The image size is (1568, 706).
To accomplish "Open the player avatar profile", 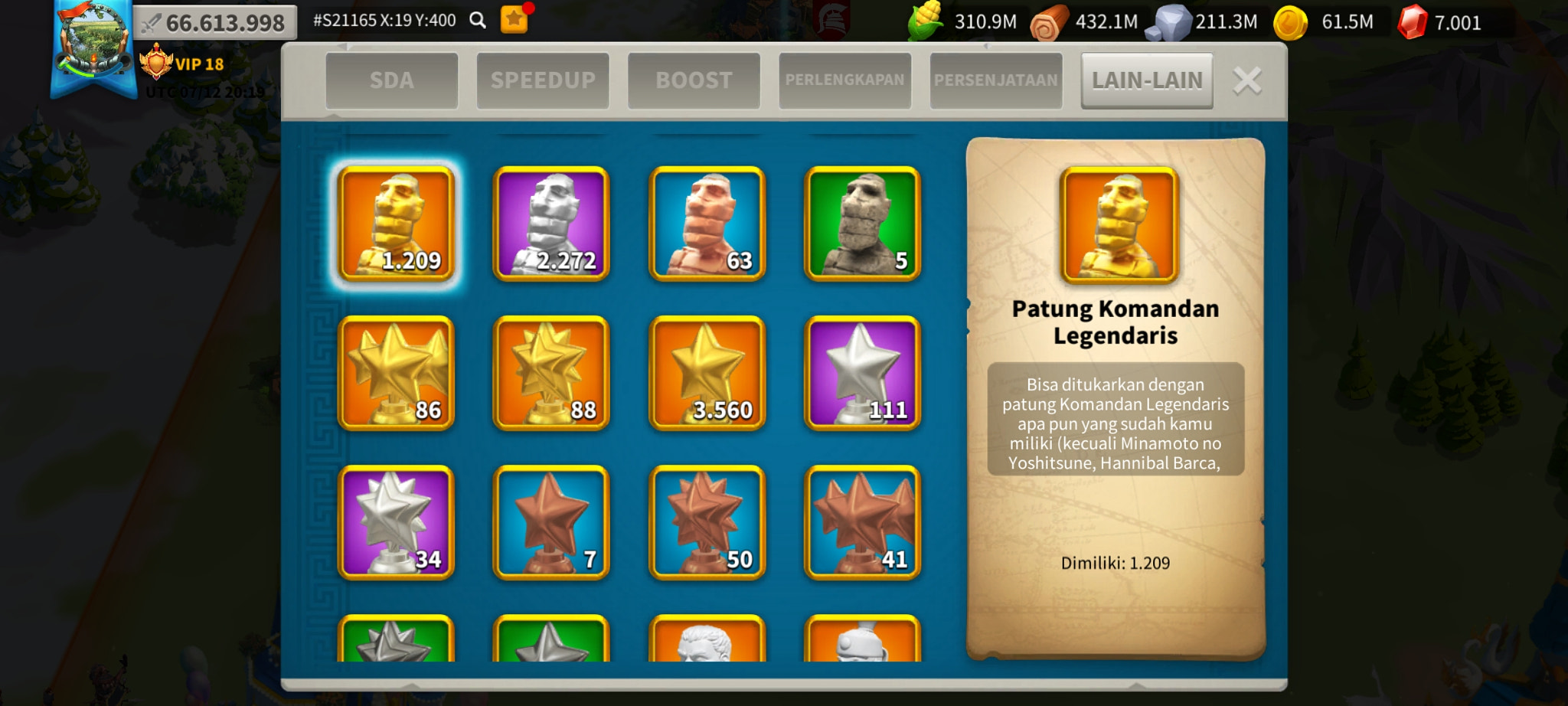I will [x=91, y=44].
